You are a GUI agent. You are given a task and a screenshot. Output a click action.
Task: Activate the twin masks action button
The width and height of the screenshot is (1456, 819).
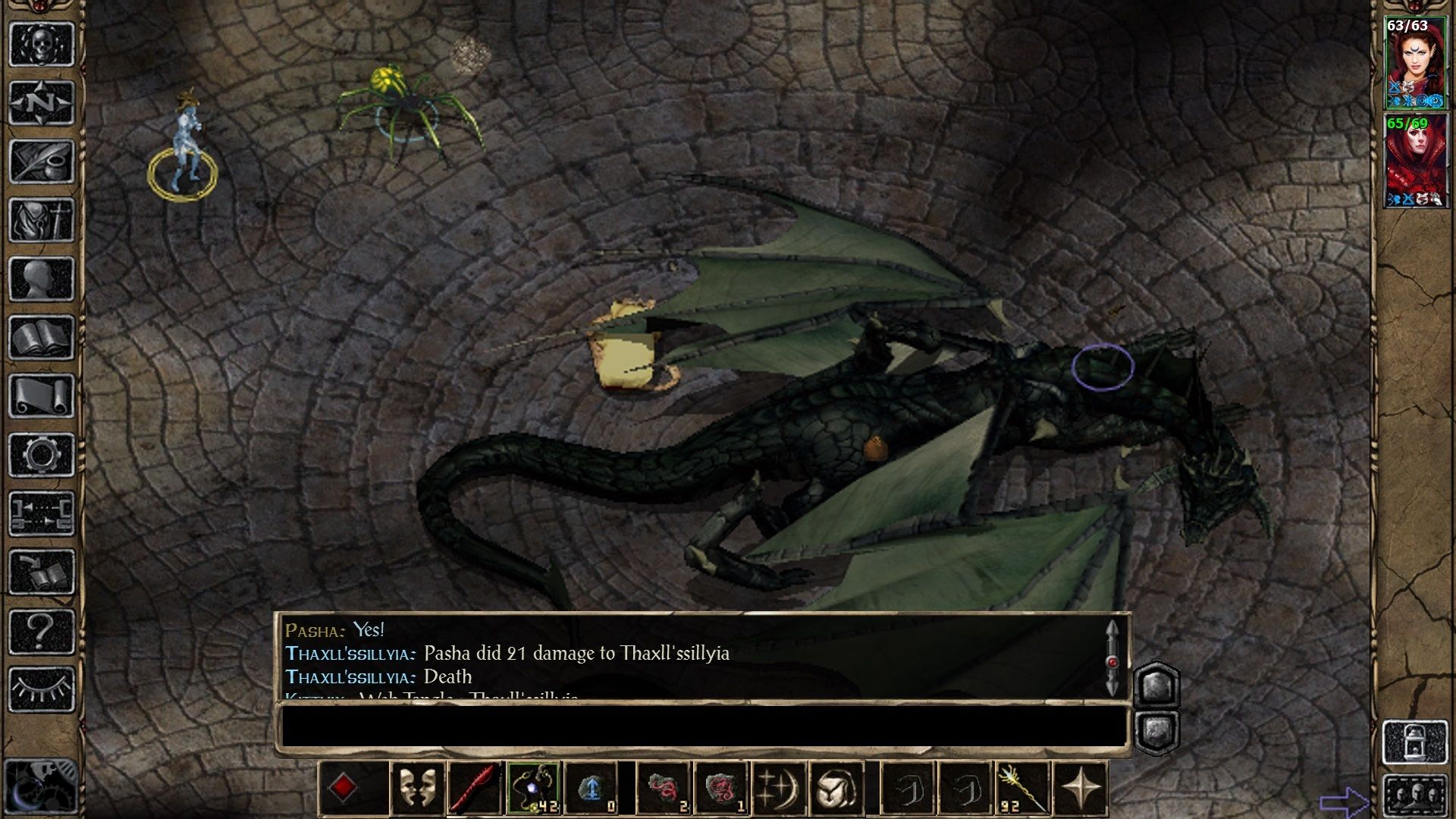tap(418, 789)
